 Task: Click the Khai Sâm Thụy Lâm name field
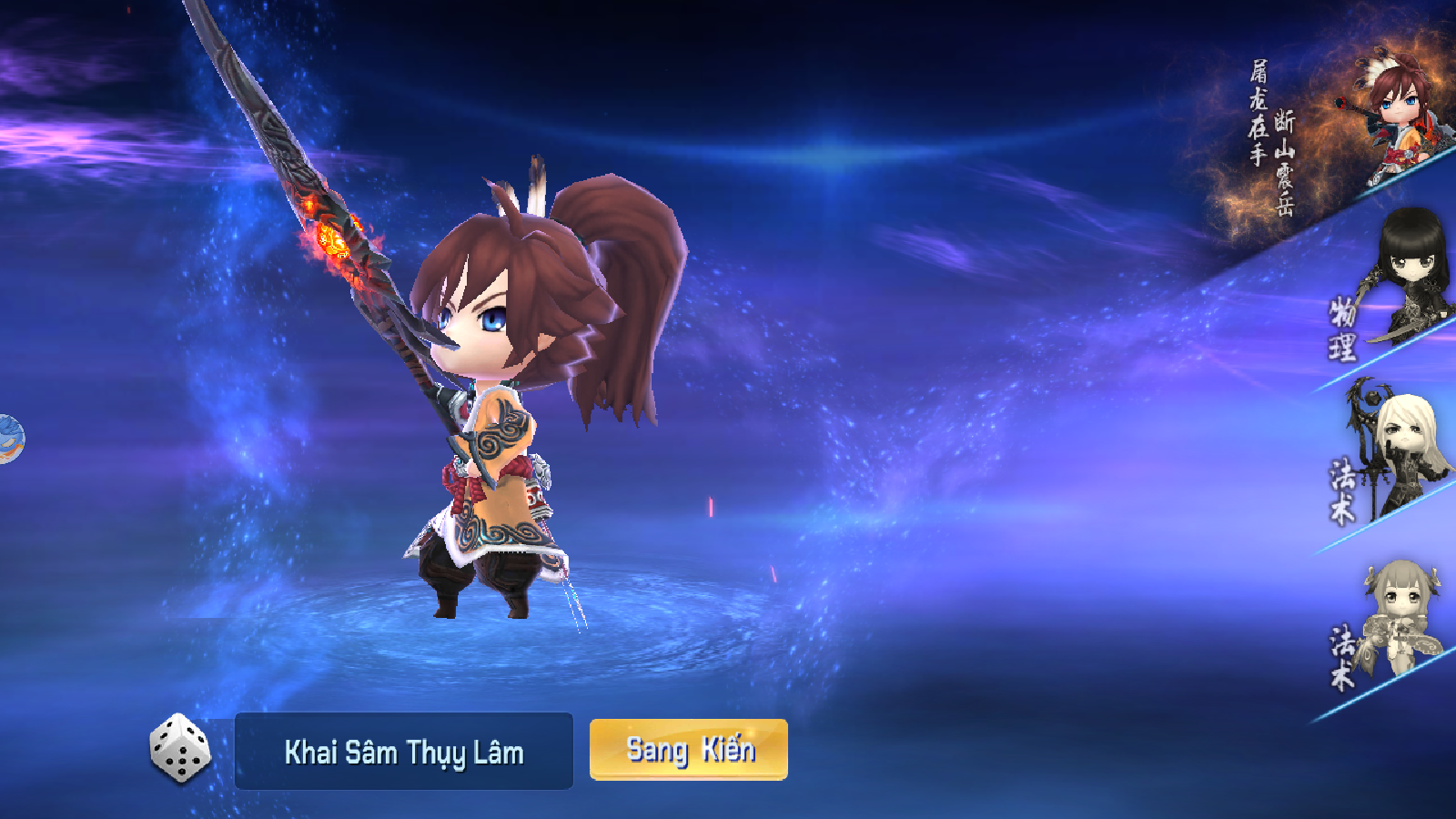click(x=404, y=752)
